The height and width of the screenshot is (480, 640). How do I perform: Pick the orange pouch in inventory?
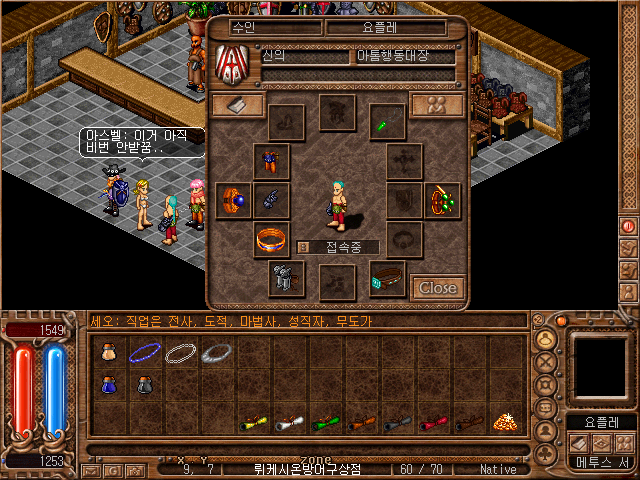tap(108, 352)
